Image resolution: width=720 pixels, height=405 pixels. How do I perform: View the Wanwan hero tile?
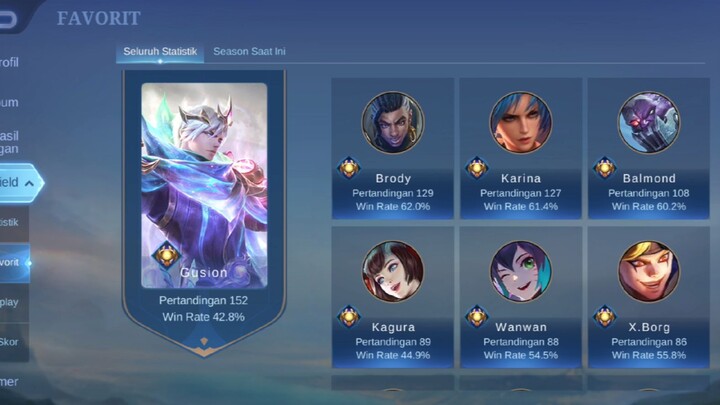click(520, 296)
